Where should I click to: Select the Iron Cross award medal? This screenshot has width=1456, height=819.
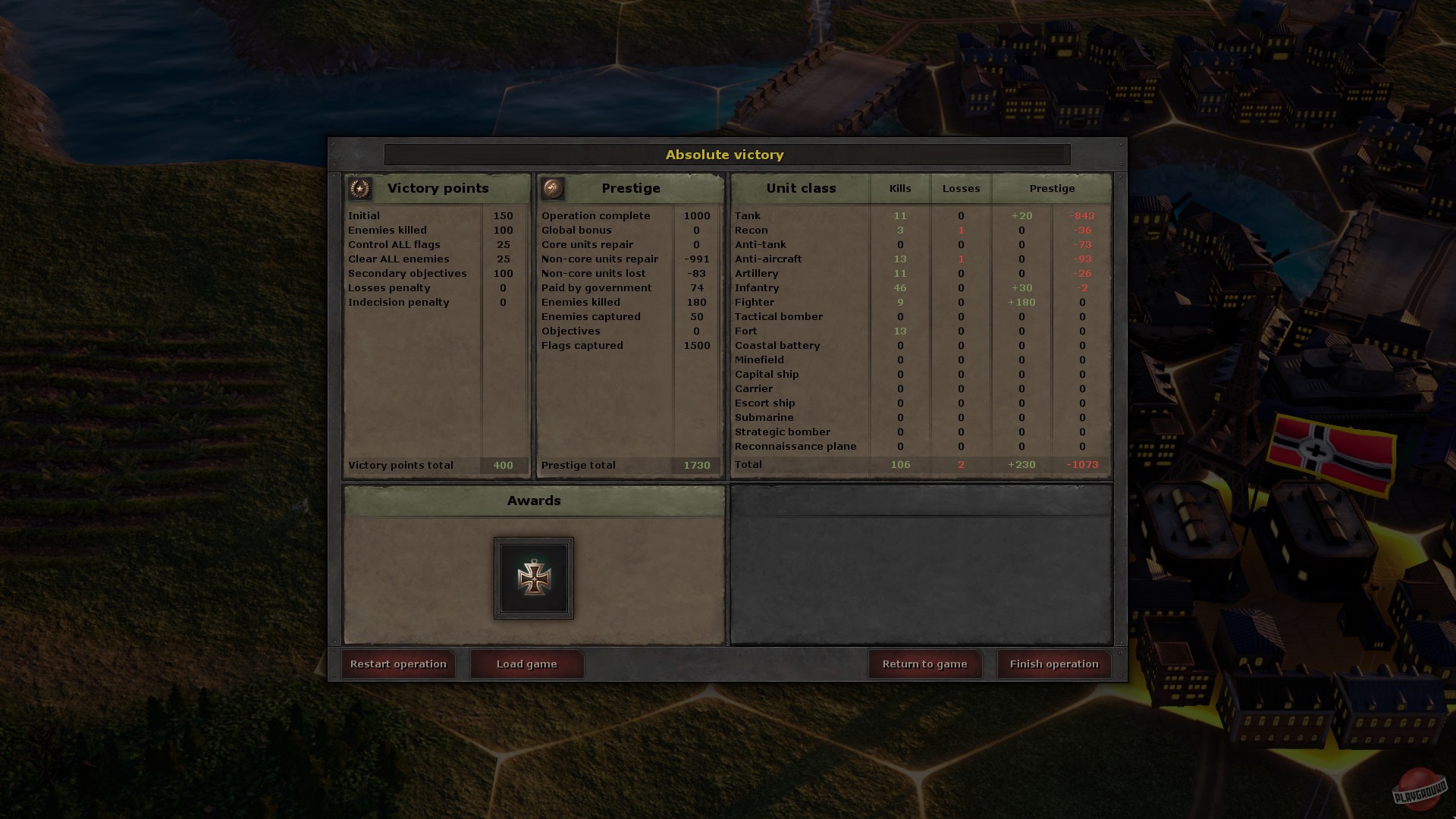[x=534, y=578]
